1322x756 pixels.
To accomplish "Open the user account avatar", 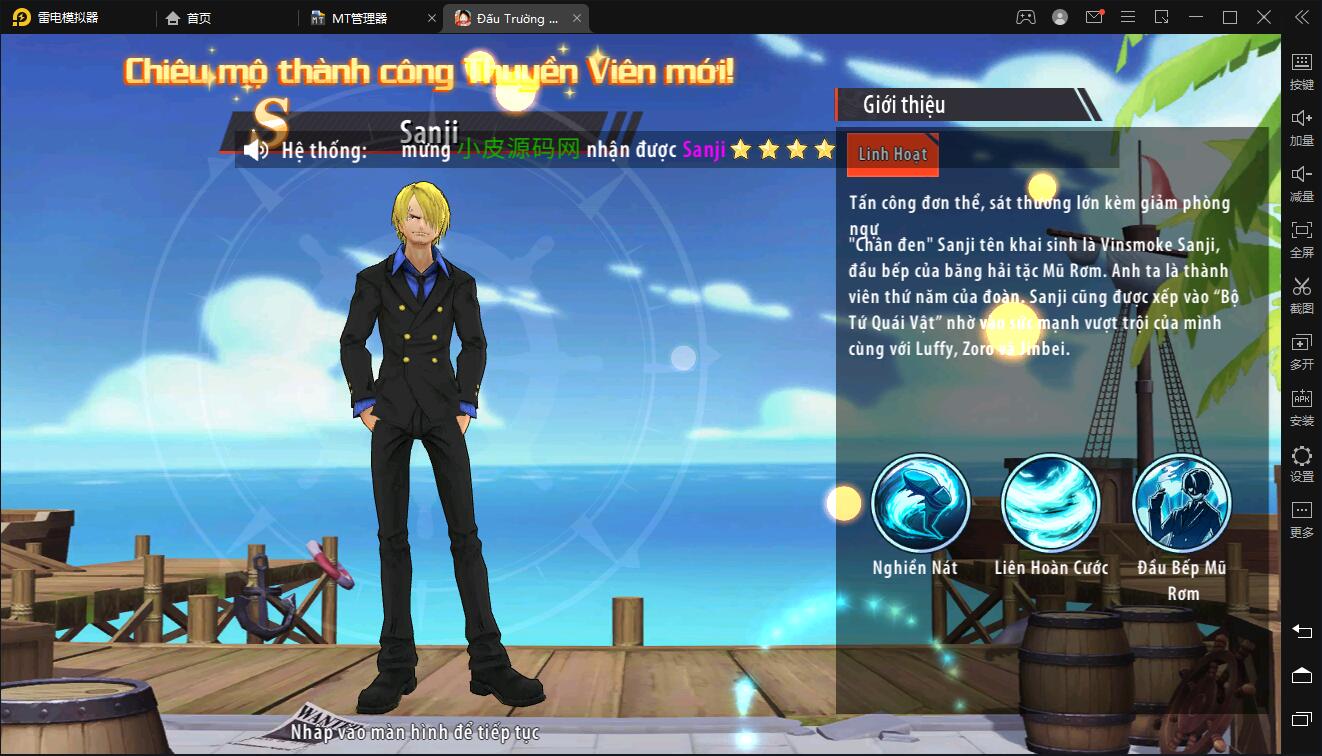I will [x=1060, y=17].
